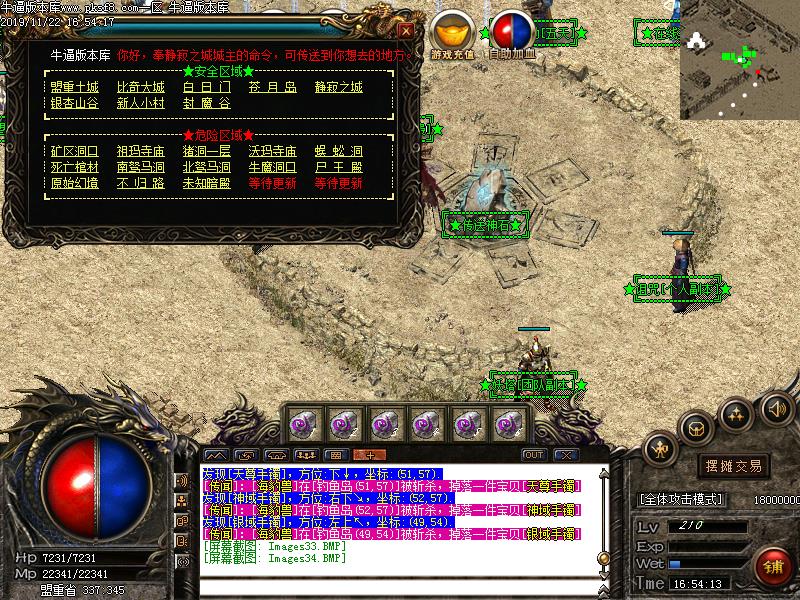The height and width of the screenshot is (600, 800).
Task: Pick the 银杏山谷 teleport link
Action: [x=75, y=103]
